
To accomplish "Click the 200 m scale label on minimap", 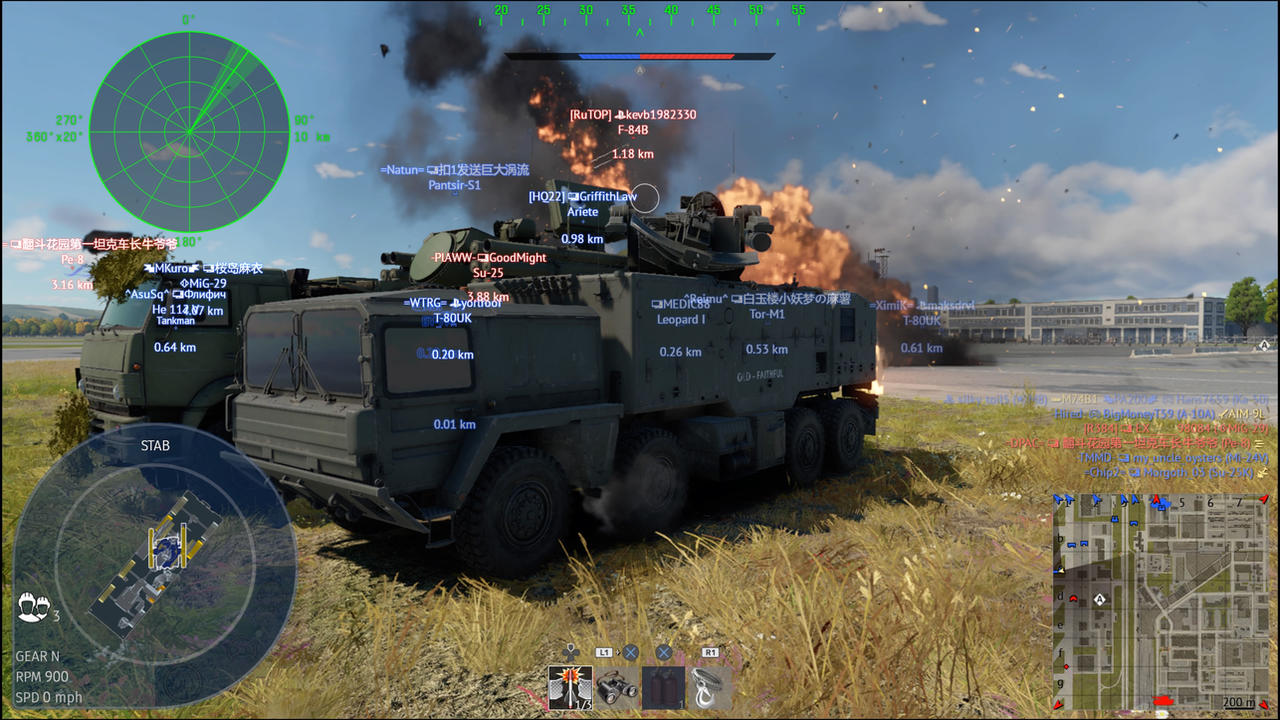I will pyautogui.click(x=1238, y=700).
